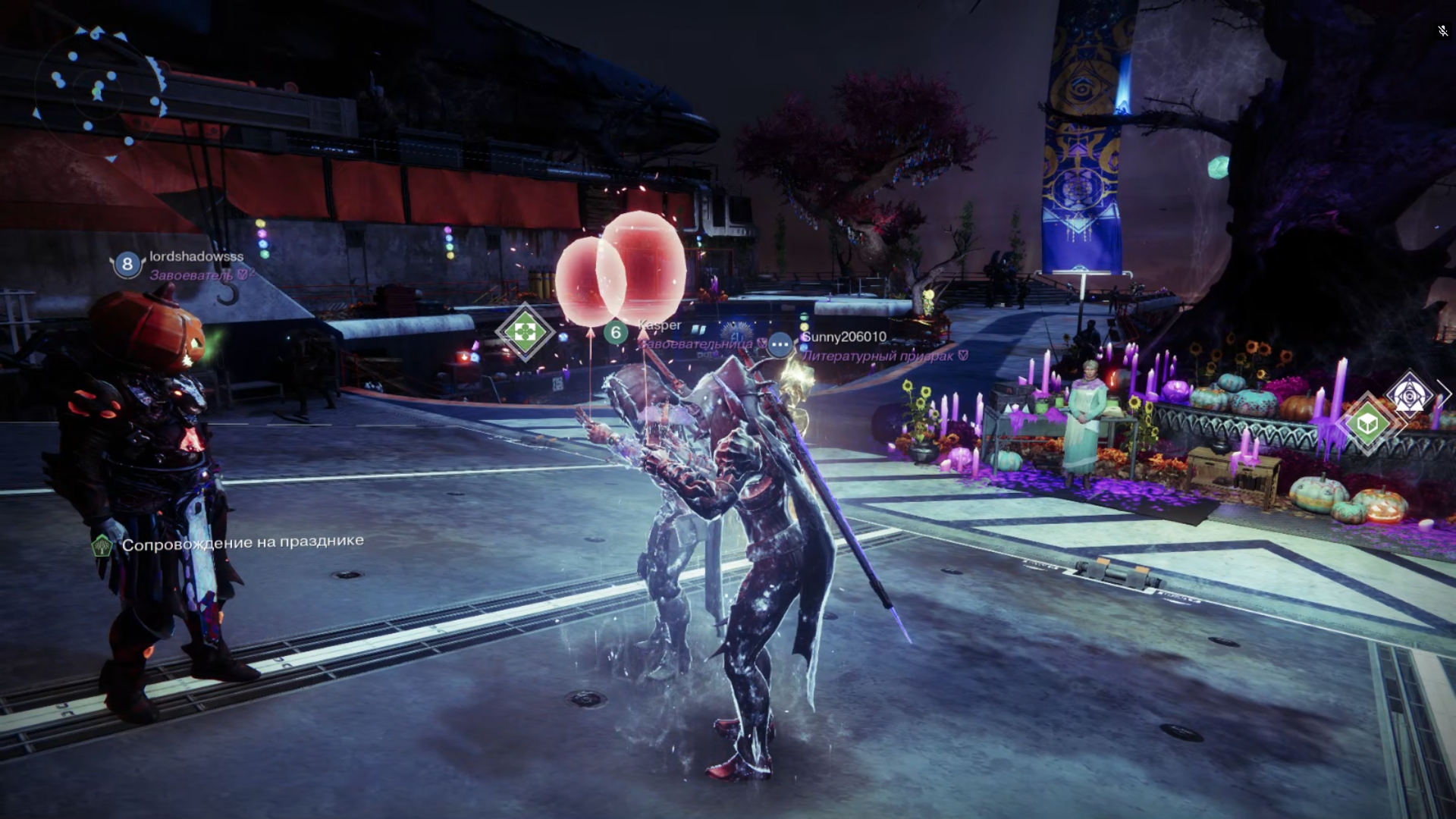Click the level 8 badge beside lordshadowsss
This screenshot has height=819, width=1456.
click(127, 264)
